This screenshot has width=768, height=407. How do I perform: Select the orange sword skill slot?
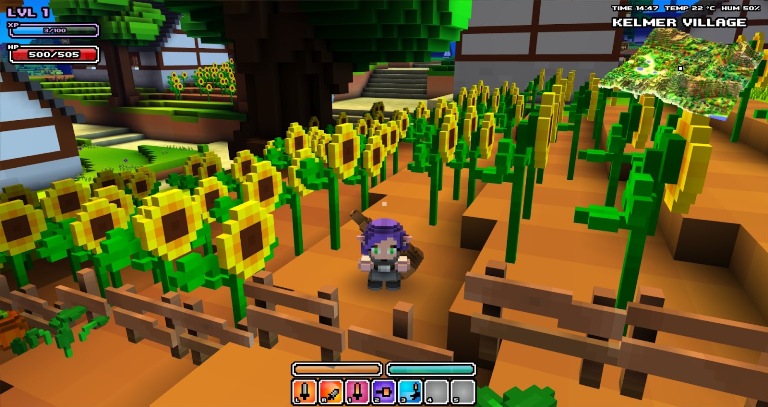coord(304,391)
